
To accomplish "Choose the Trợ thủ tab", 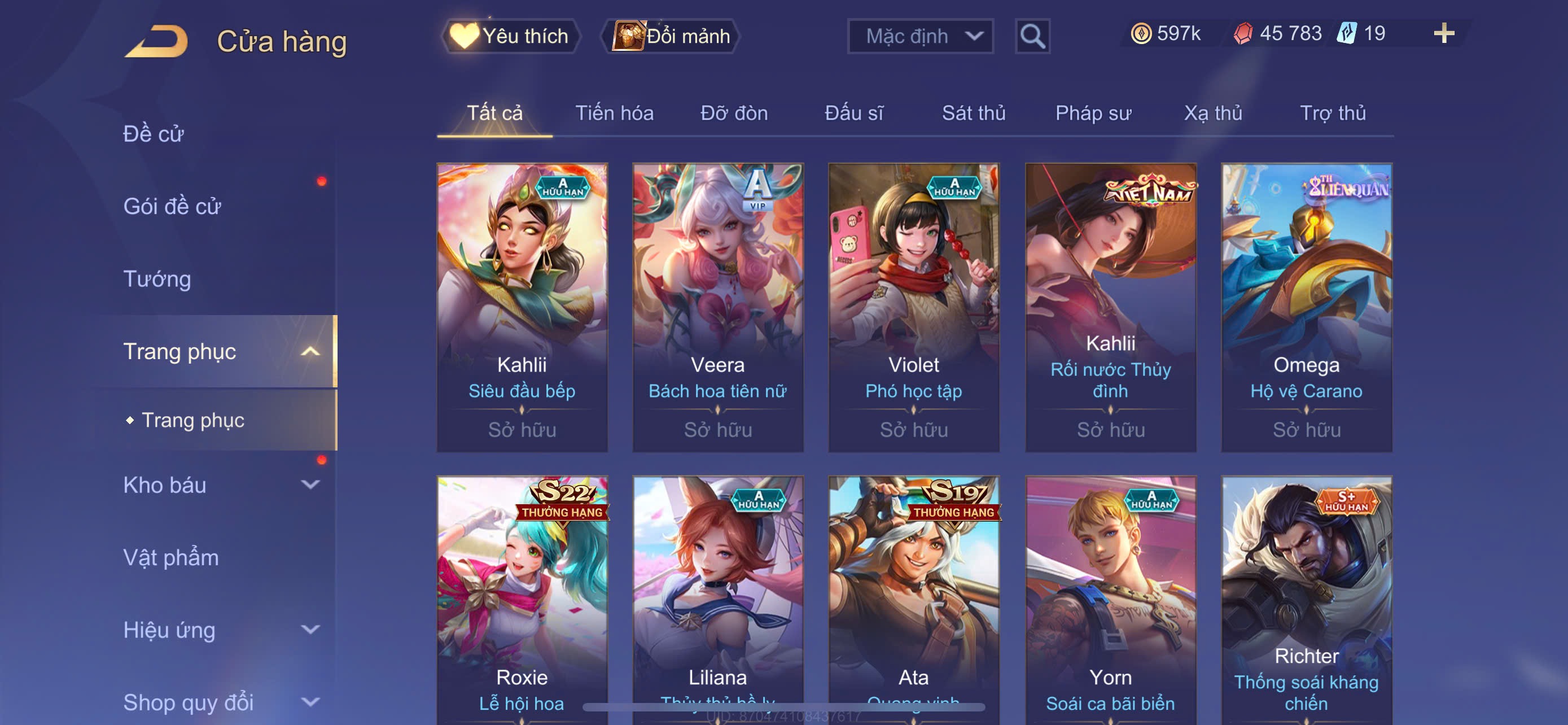I will pos(1333,113).
